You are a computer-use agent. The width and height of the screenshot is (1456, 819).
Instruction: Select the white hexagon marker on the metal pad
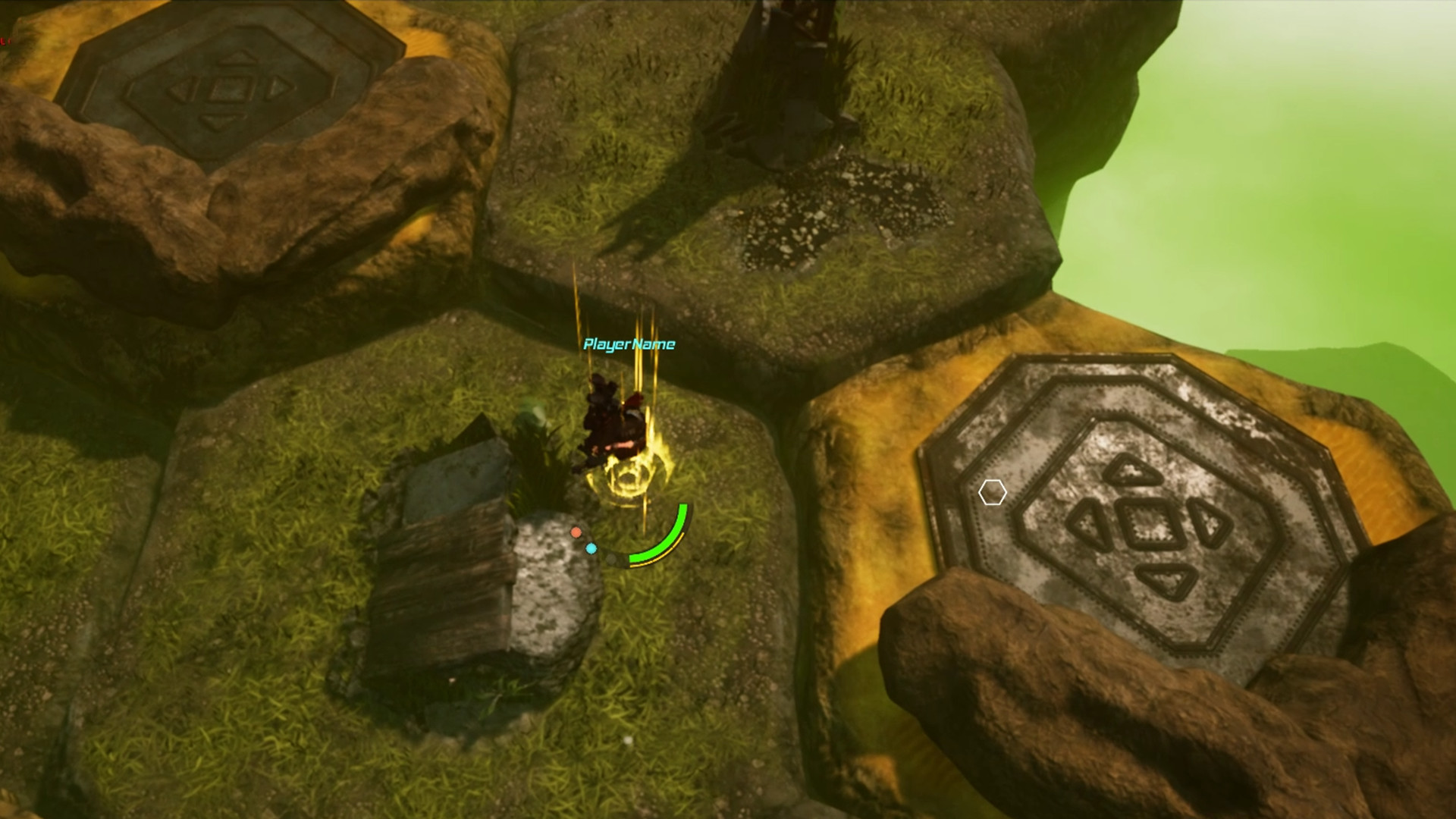[992, 491]
